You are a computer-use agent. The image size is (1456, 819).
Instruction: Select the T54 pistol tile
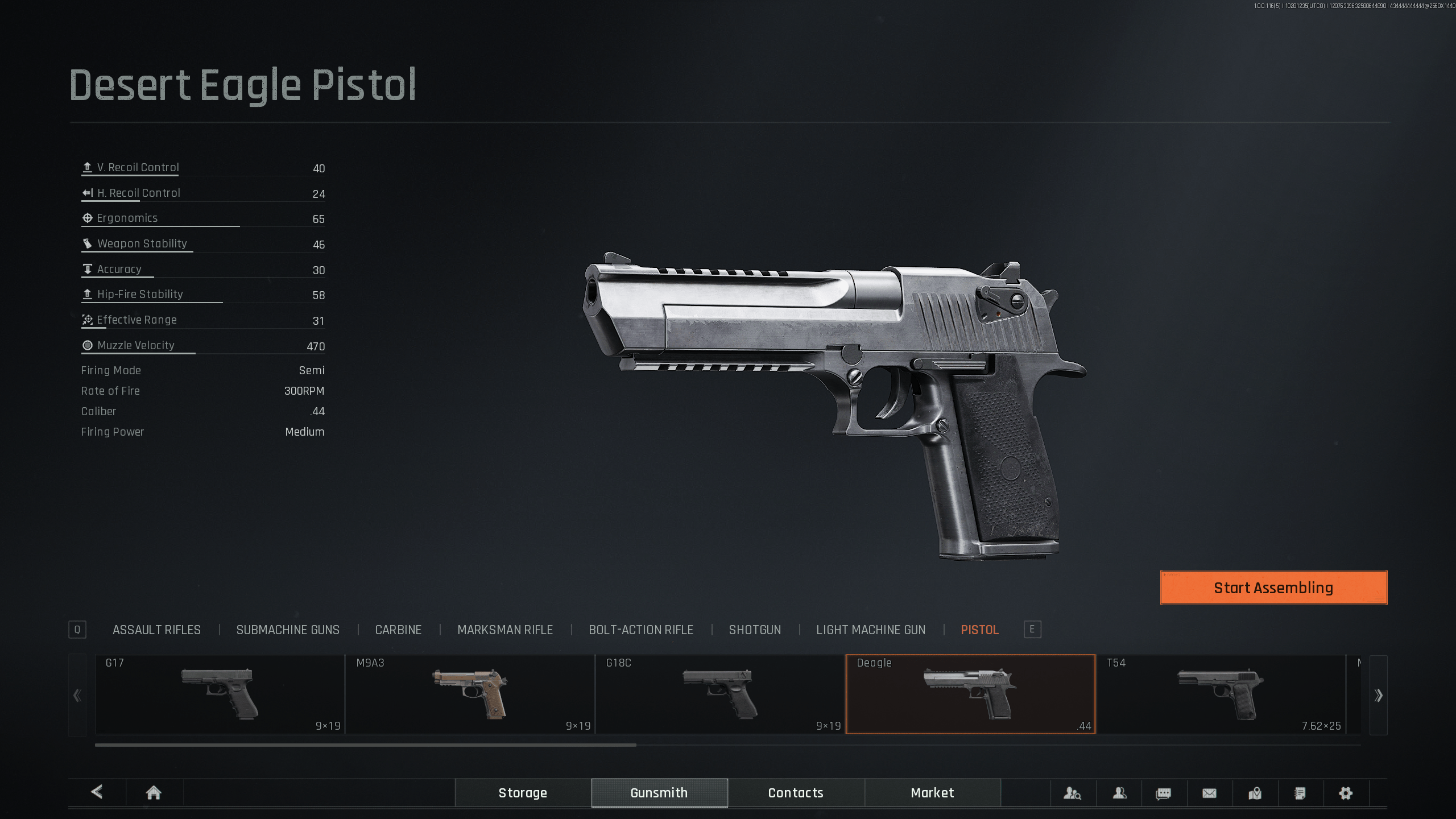click(x=1221, y=694)
